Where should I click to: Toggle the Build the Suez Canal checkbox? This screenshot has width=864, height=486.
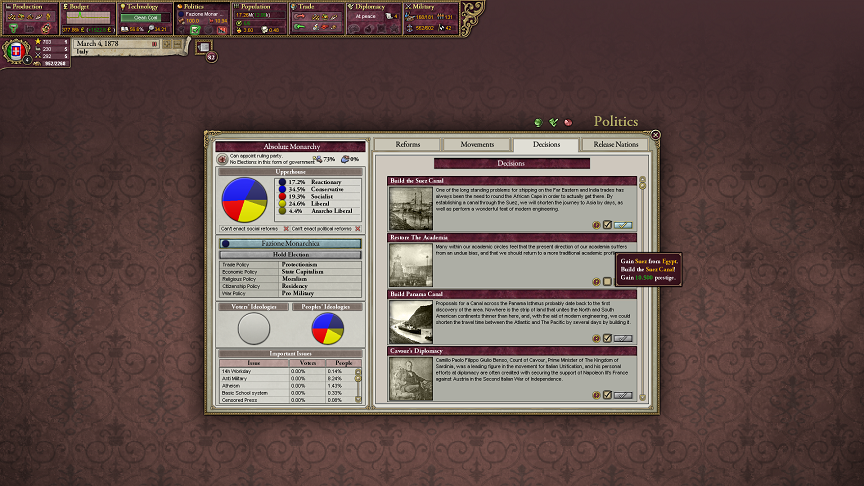coord(607,225)
